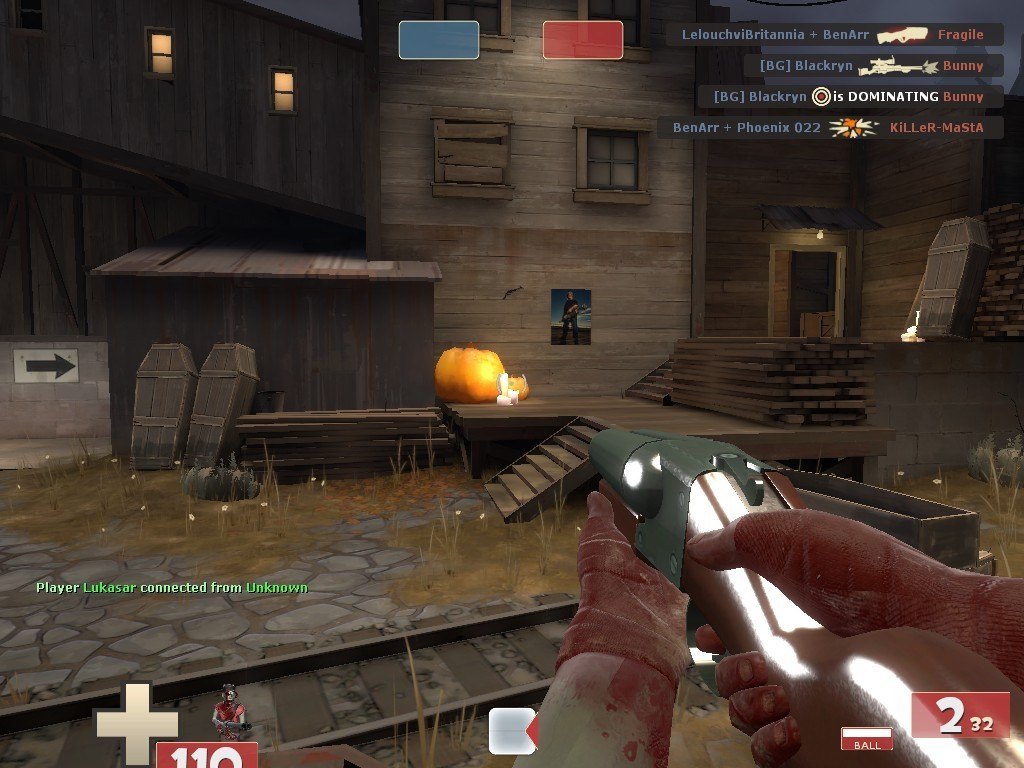Click the Scout class portrait icon

[229, 712]
